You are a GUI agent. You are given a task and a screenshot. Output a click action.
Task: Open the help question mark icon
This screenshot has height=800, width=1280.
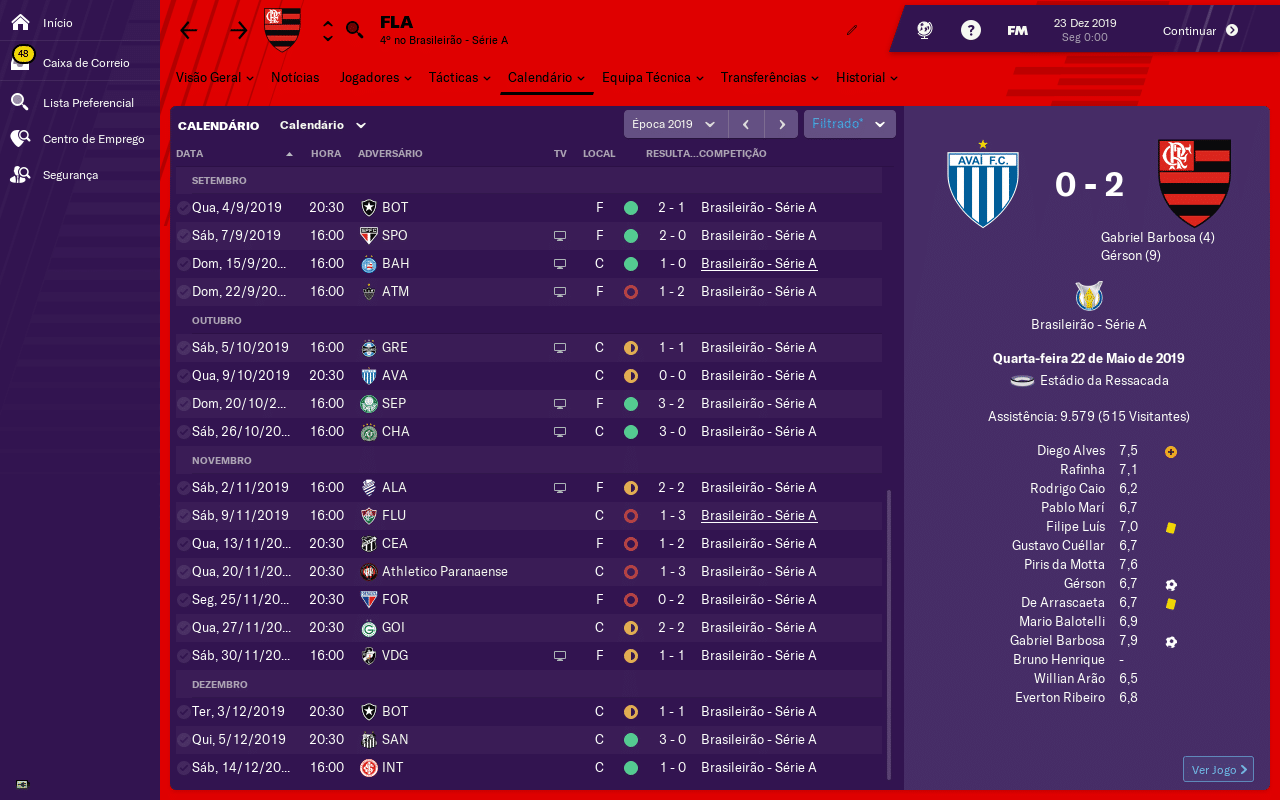click(970, 30)
